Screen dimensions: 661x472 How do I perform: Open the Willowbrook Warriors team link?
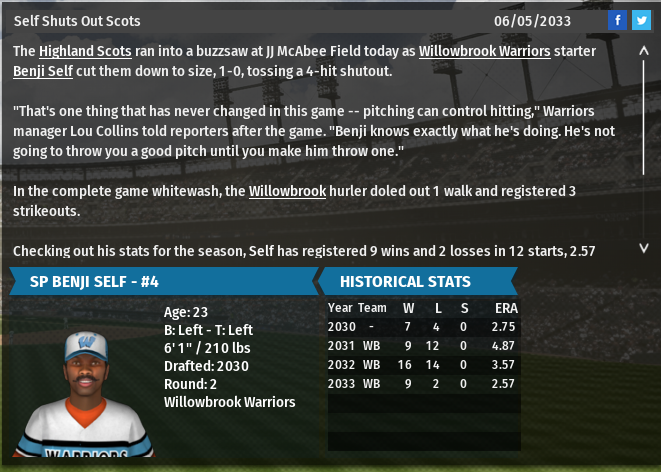click(x=484, y=50)
